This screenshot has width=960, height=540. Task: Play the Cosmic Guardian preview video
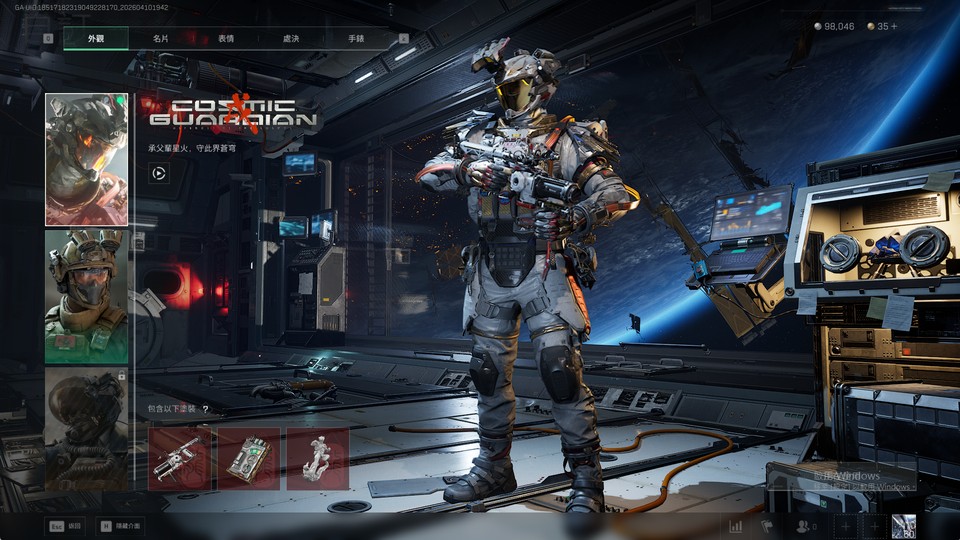click(158, 173)
